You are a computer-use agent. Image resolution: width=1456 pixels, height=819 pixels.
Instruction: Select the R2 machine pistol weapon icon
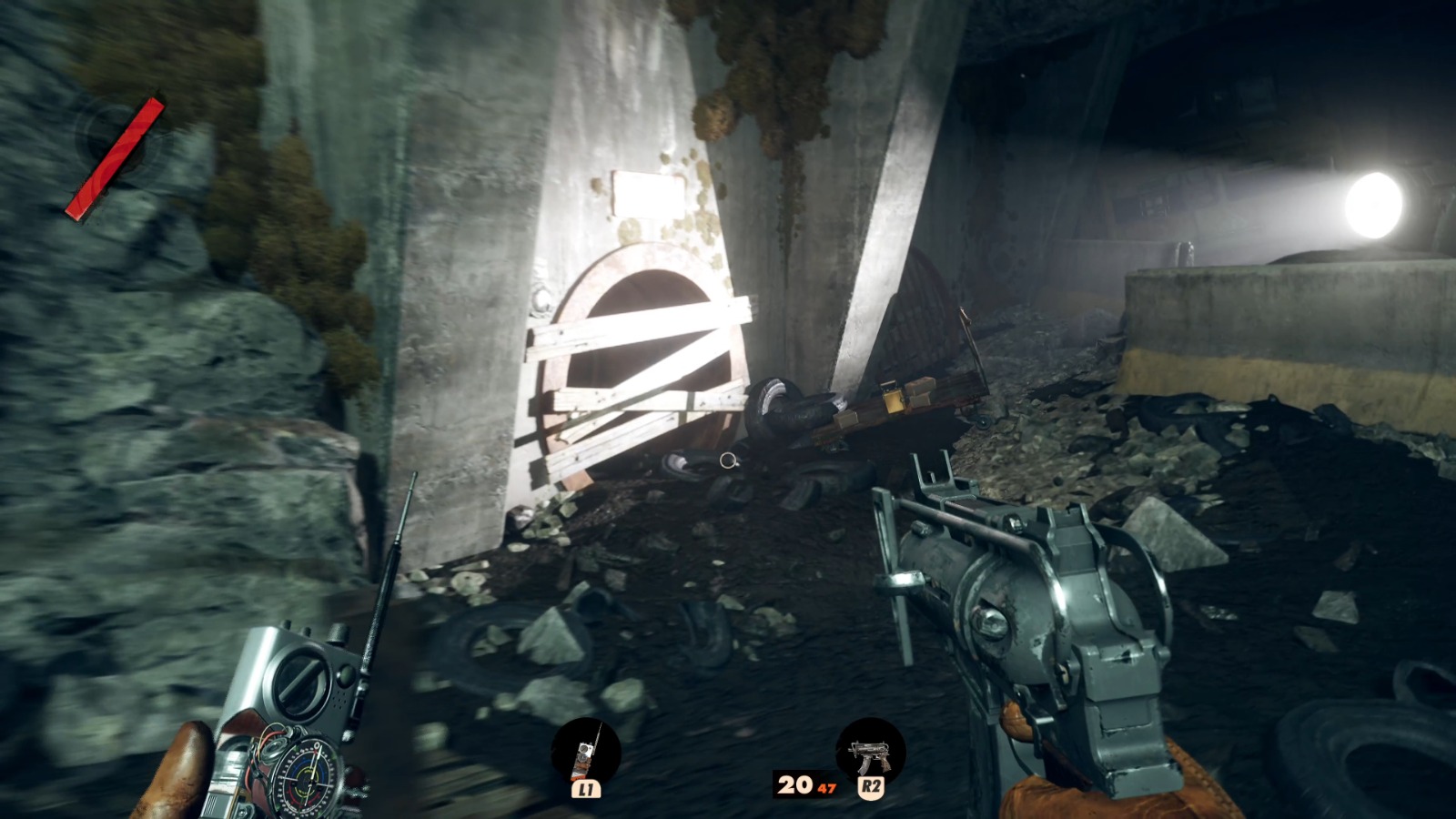[x=869, y=753]
